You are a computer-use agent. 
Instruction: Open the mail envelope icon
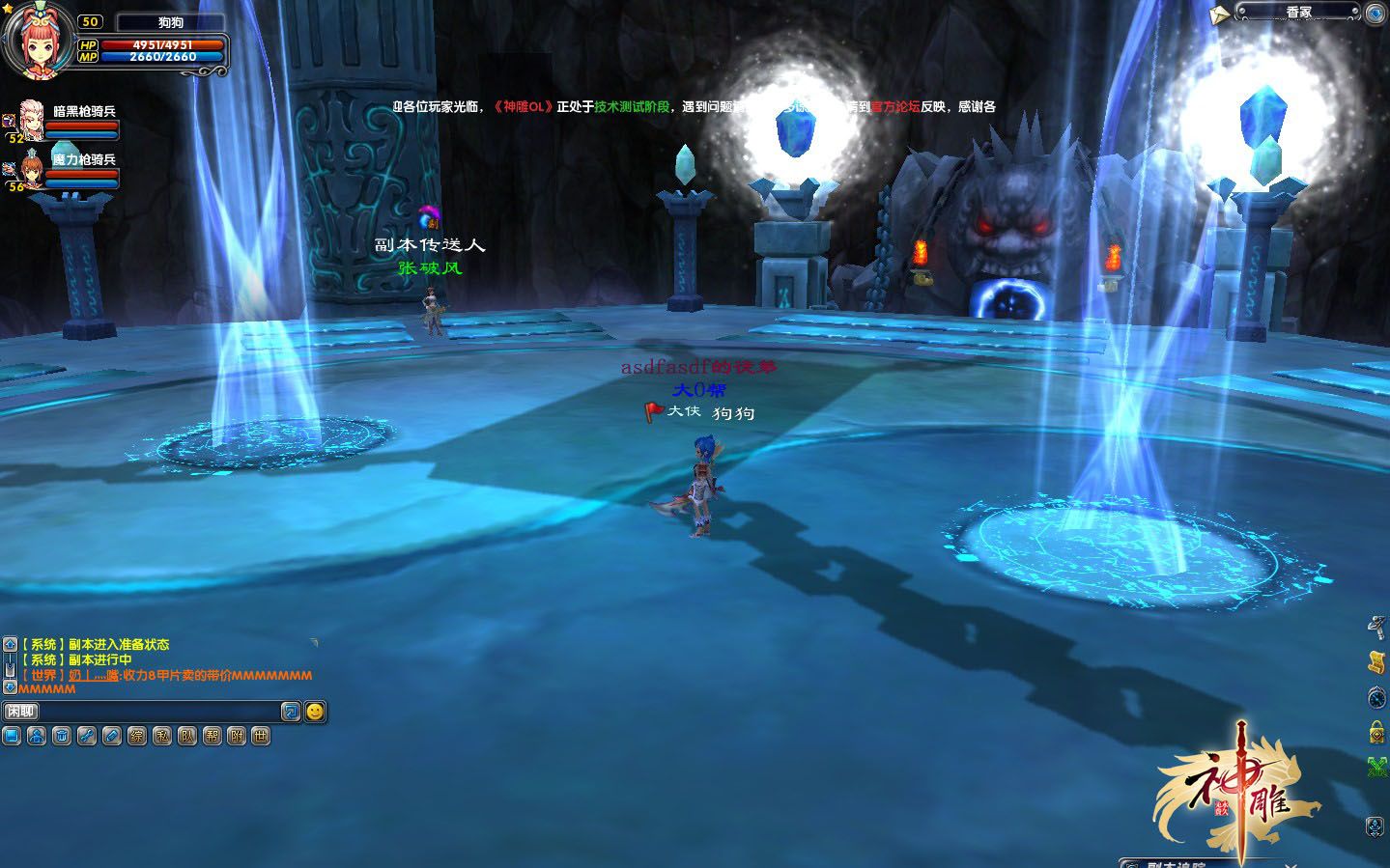1219,15
